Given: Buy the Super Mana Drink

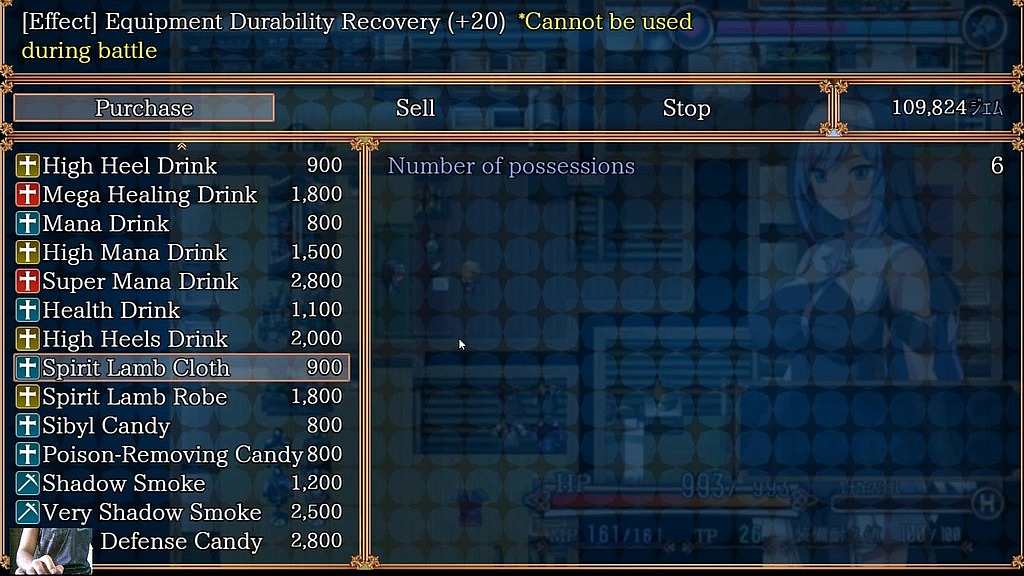Looking at the screenshot, I should coord(180,282).
